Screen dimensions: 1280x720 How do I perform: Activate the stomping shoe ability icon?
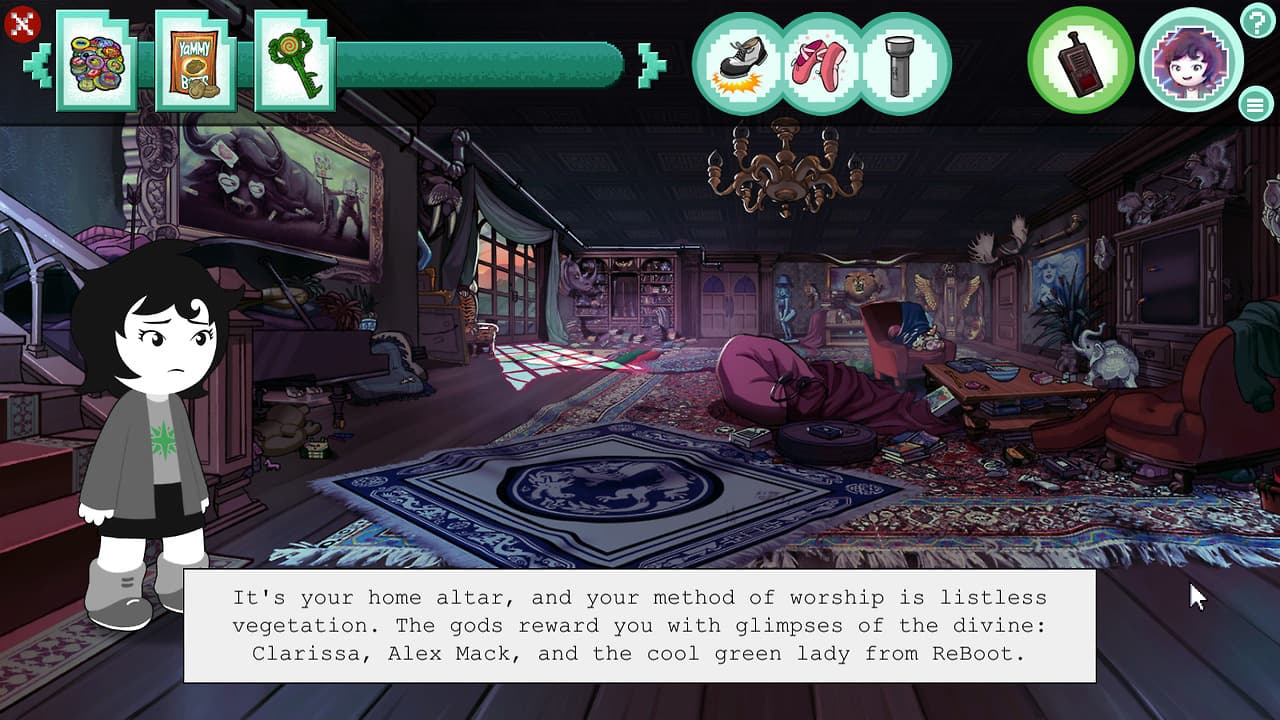coord(741,63)
